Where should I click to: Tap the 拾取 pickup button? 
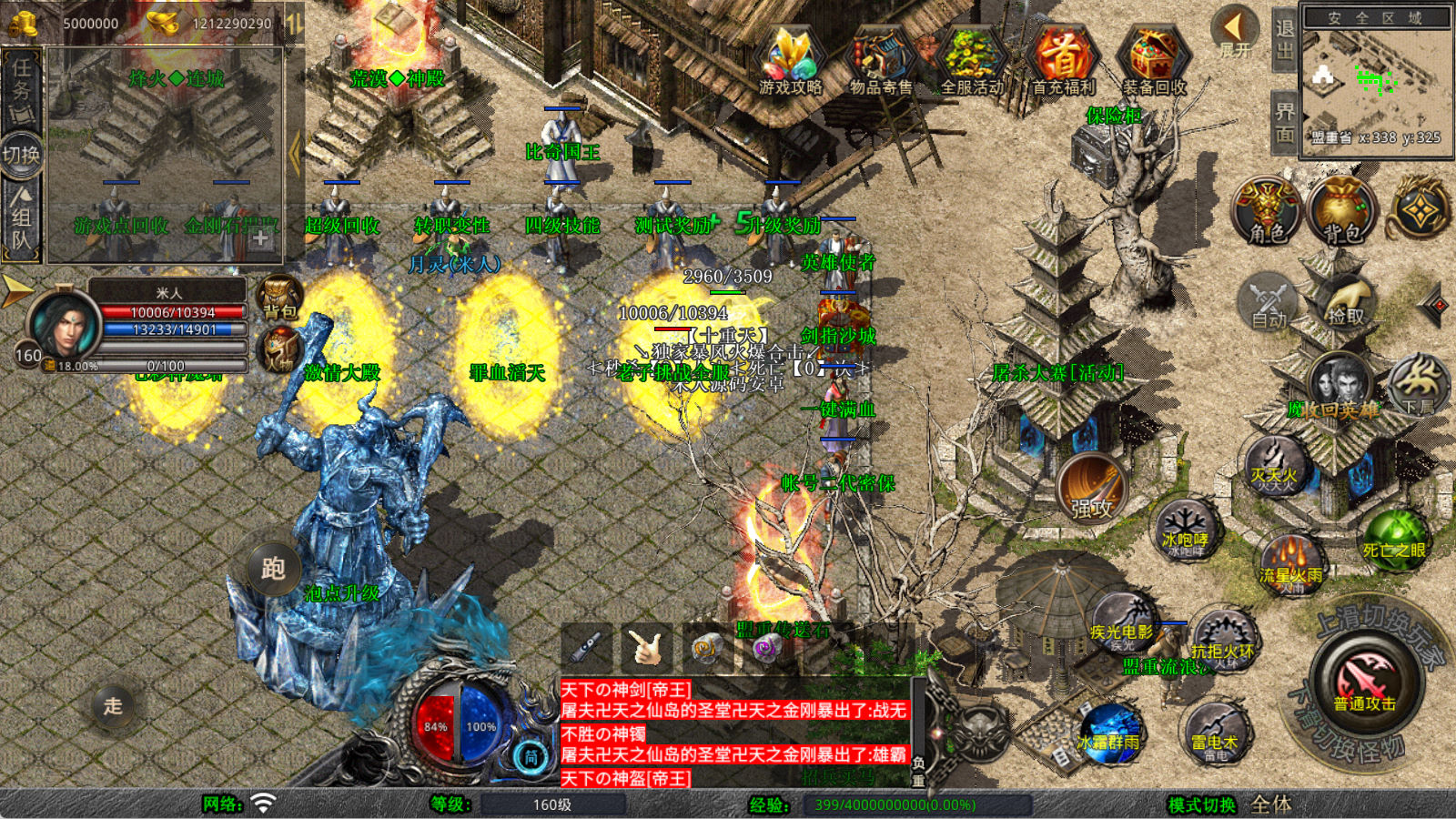pyautogui.click(x=1346, y=301)
